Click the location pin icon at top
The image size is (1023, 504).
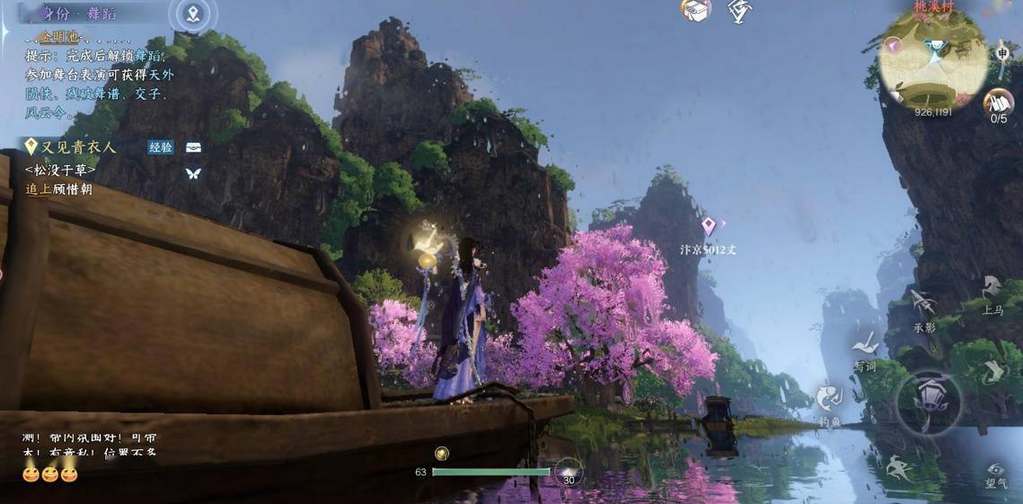click(x=194, y=14)
